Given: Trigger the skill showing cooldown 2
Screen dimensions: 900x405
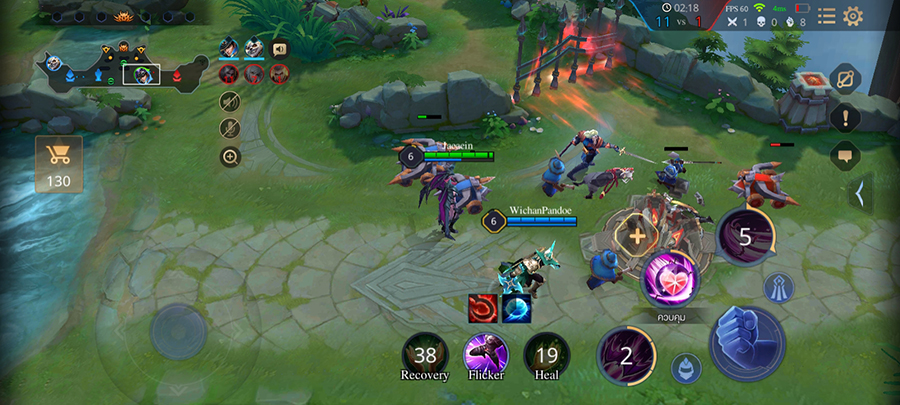Looking at the screenshot, I should click(626, 356).
